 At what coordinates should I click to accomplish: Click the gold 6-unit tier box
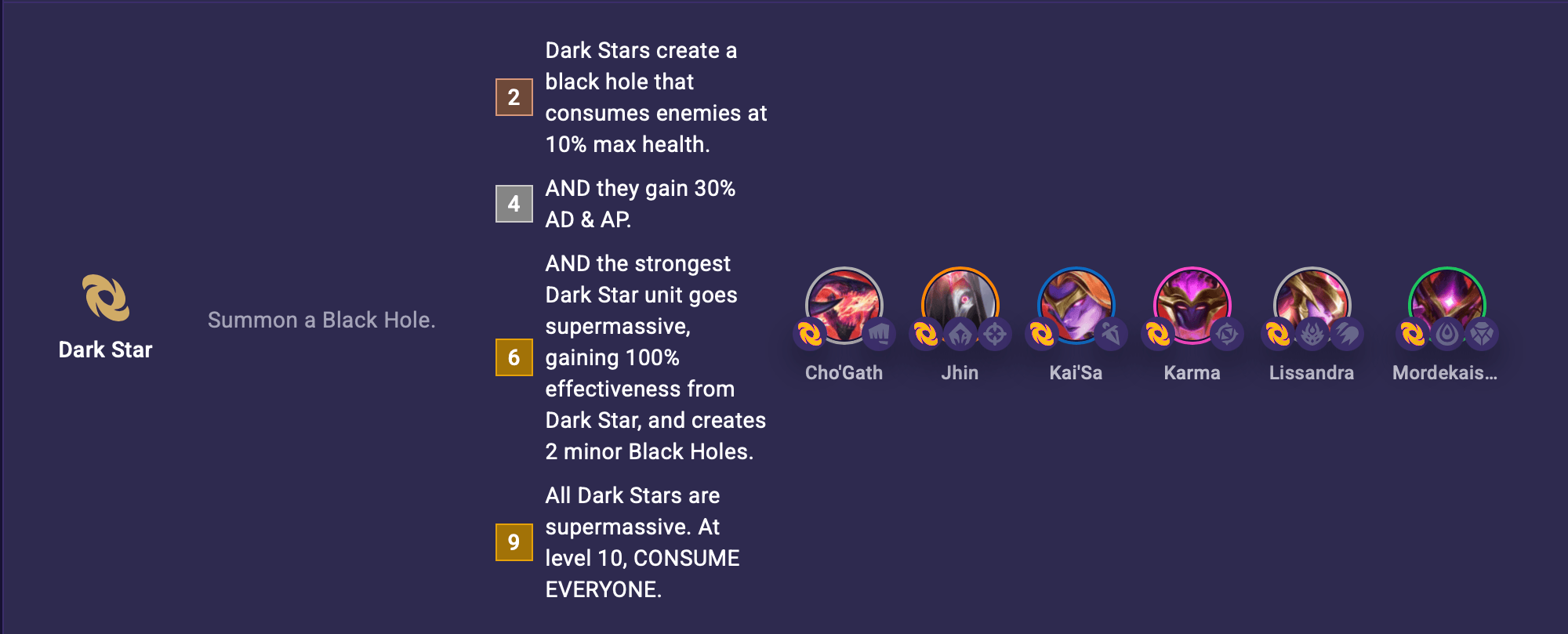click(514, 357)
